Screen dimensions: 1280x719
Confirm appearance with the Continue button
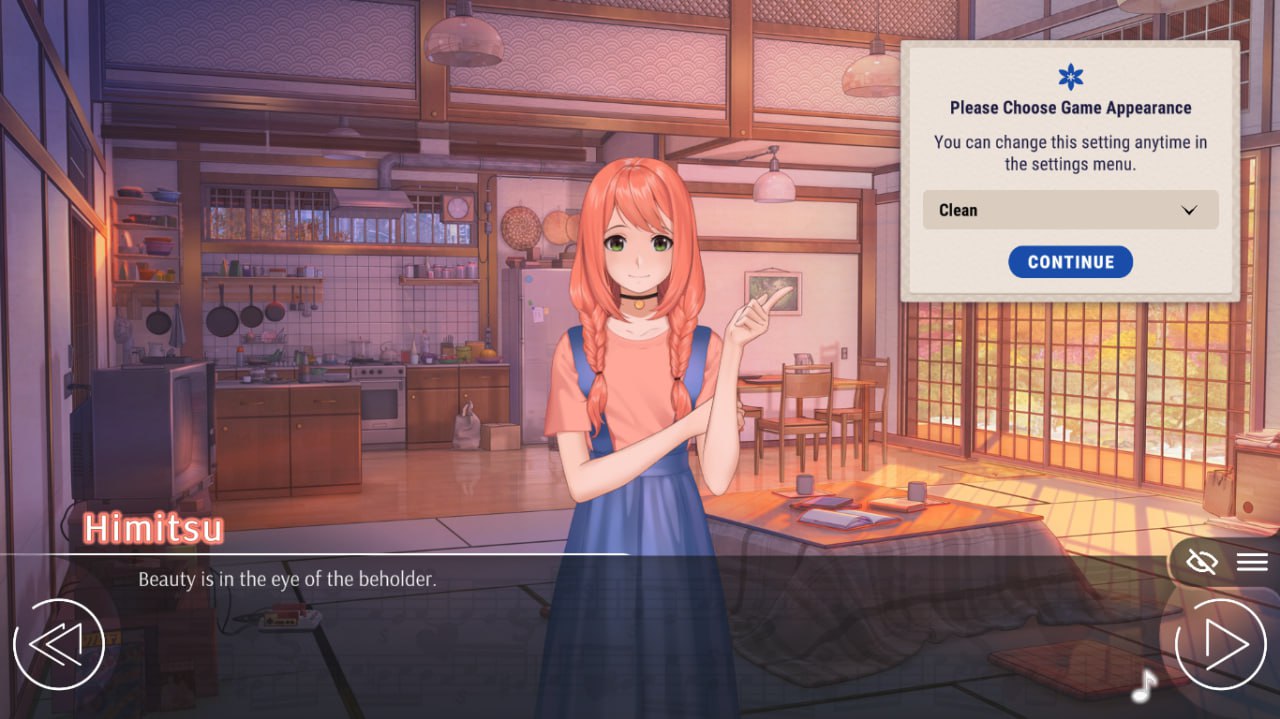click(1070, 262)
